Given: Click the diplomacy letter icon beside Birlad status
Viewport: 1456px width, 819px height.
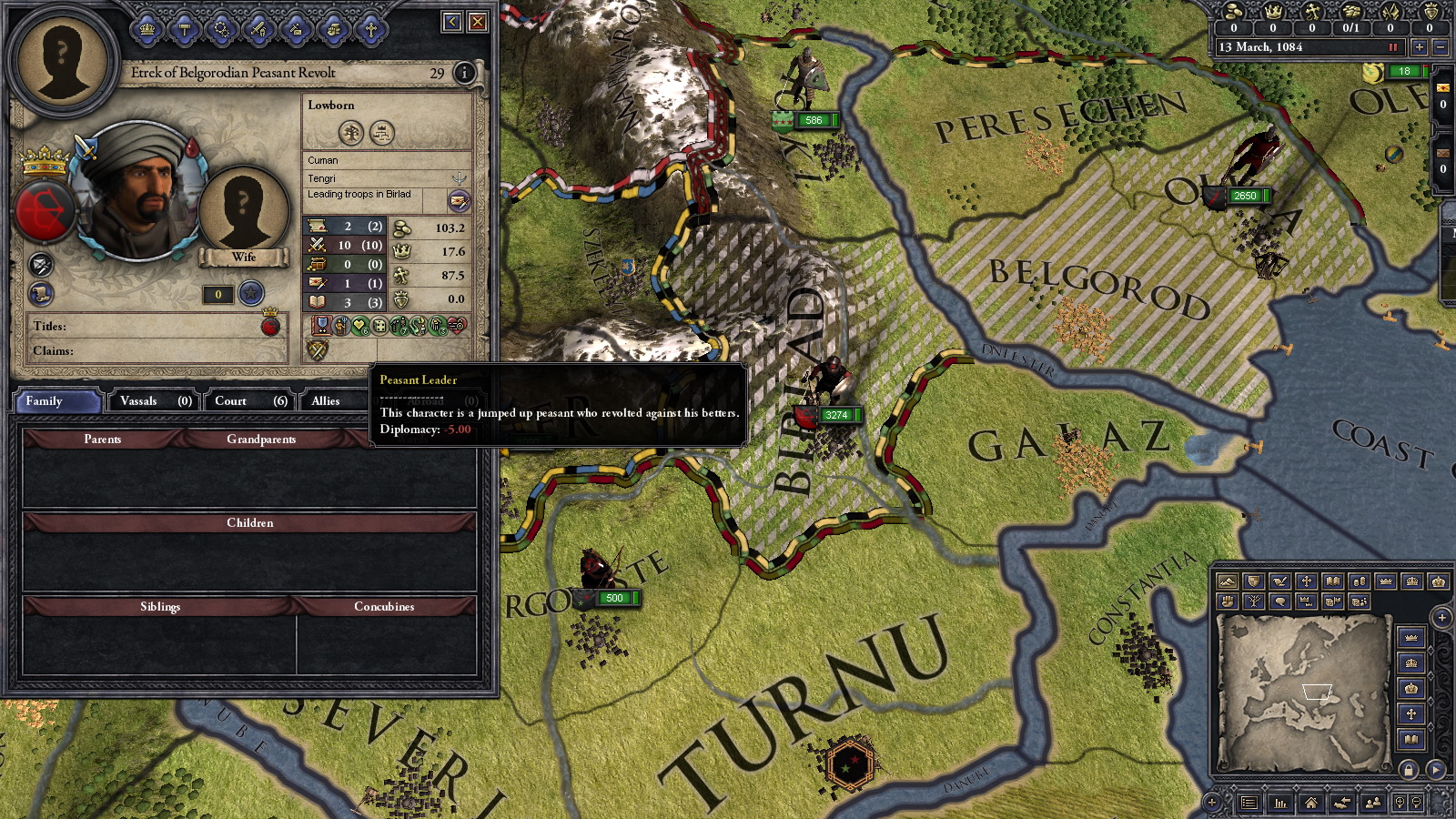Looking at the screenshot, I should point(459,200).
